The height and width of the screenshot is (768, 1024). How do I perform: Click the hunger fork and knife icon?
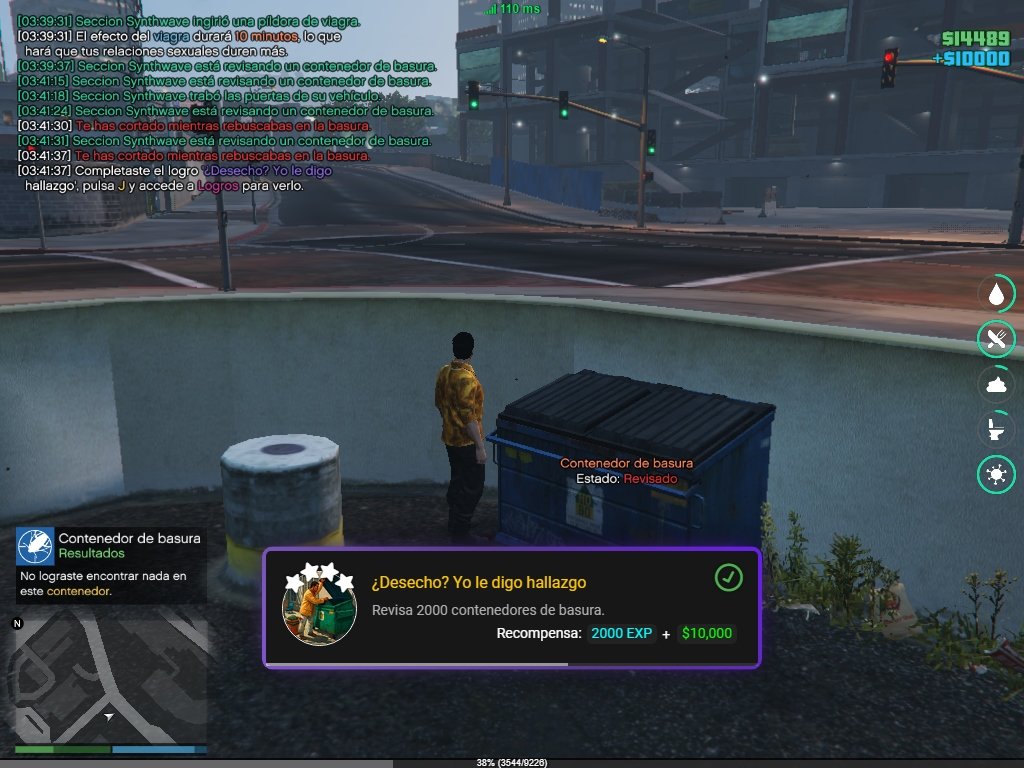pos(996,339)
